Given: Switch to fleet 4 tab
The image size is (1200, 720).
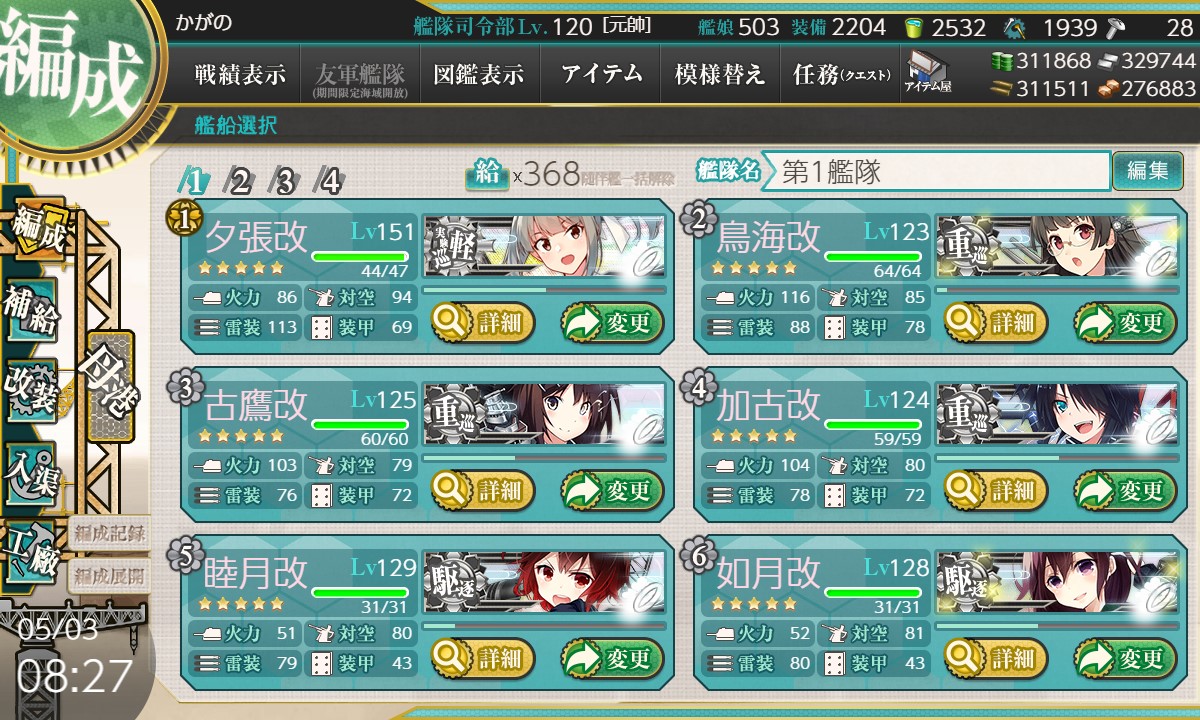Looking at the screenshot, I should pyautogui.click(x=328, y=181).
